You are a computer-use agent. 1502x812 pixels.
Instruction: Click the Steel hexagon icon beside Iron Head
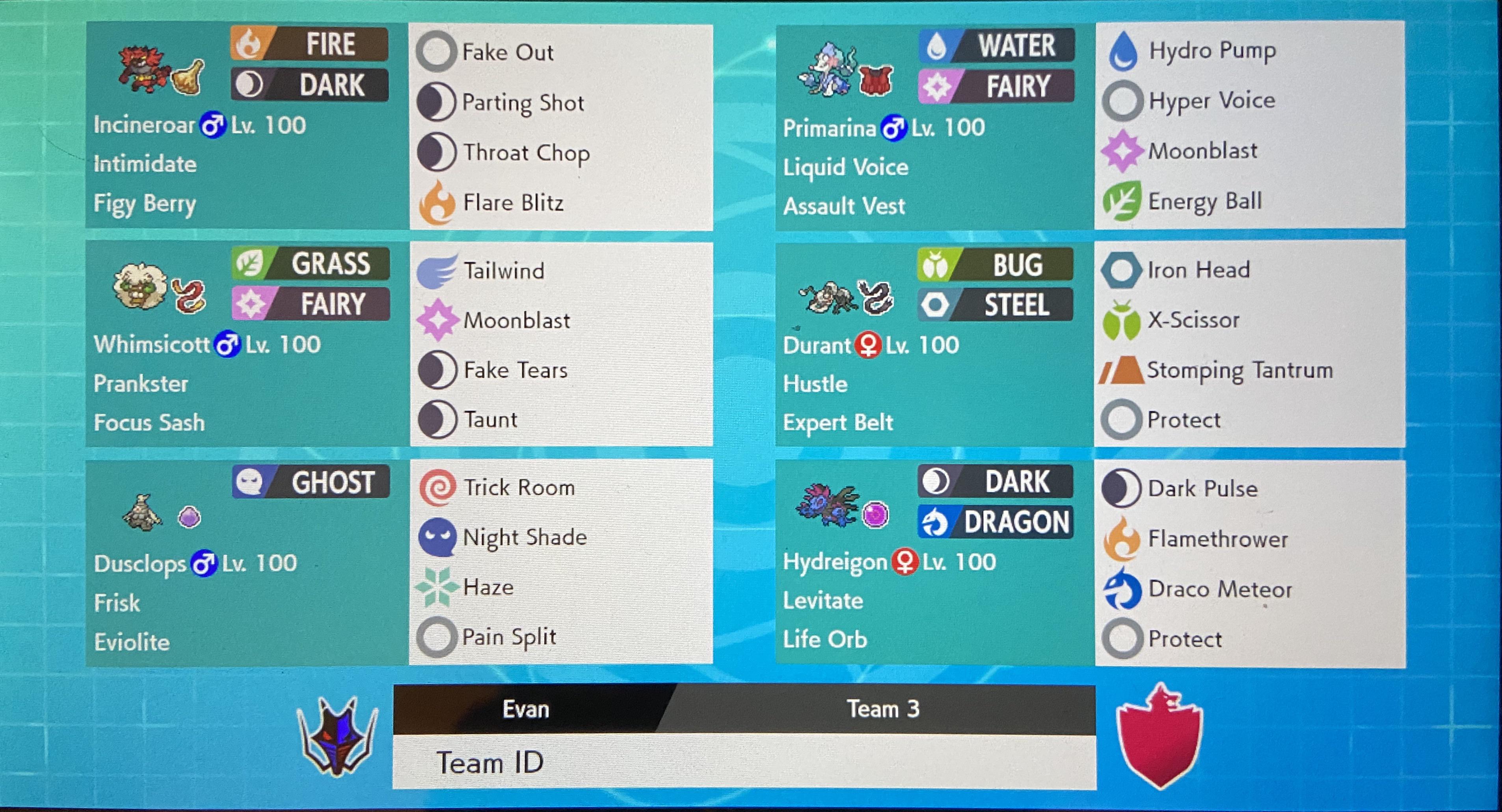1123,269
